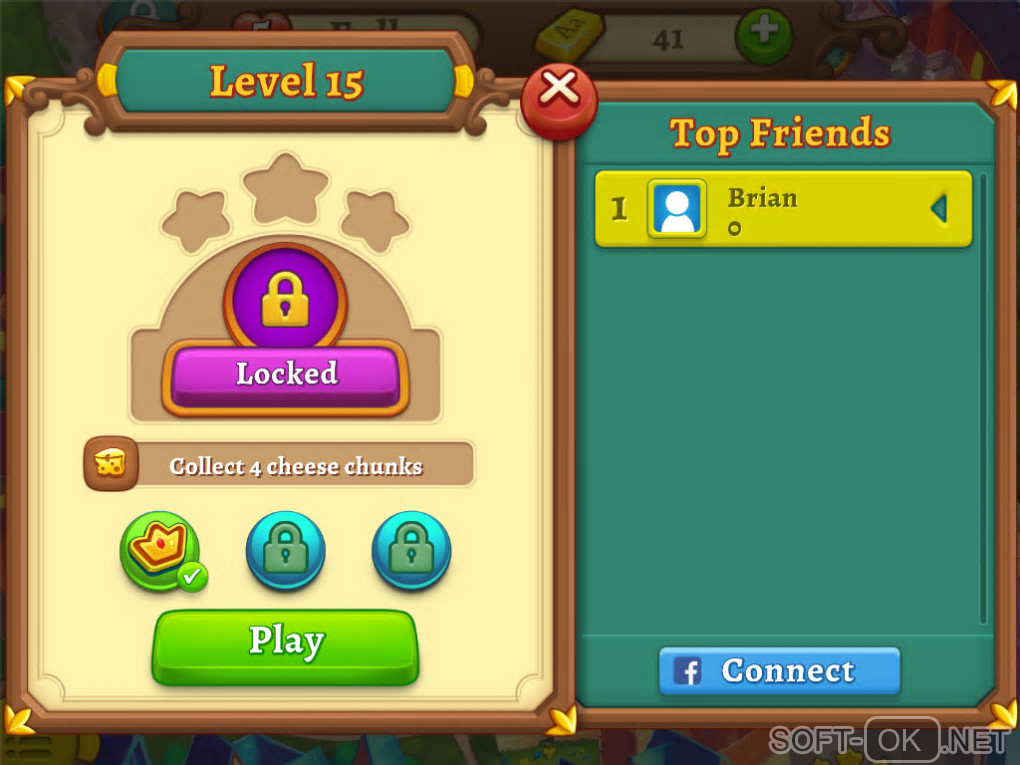Select Brian in Top Friends list

pyautogui.click(x=783, y=209)
